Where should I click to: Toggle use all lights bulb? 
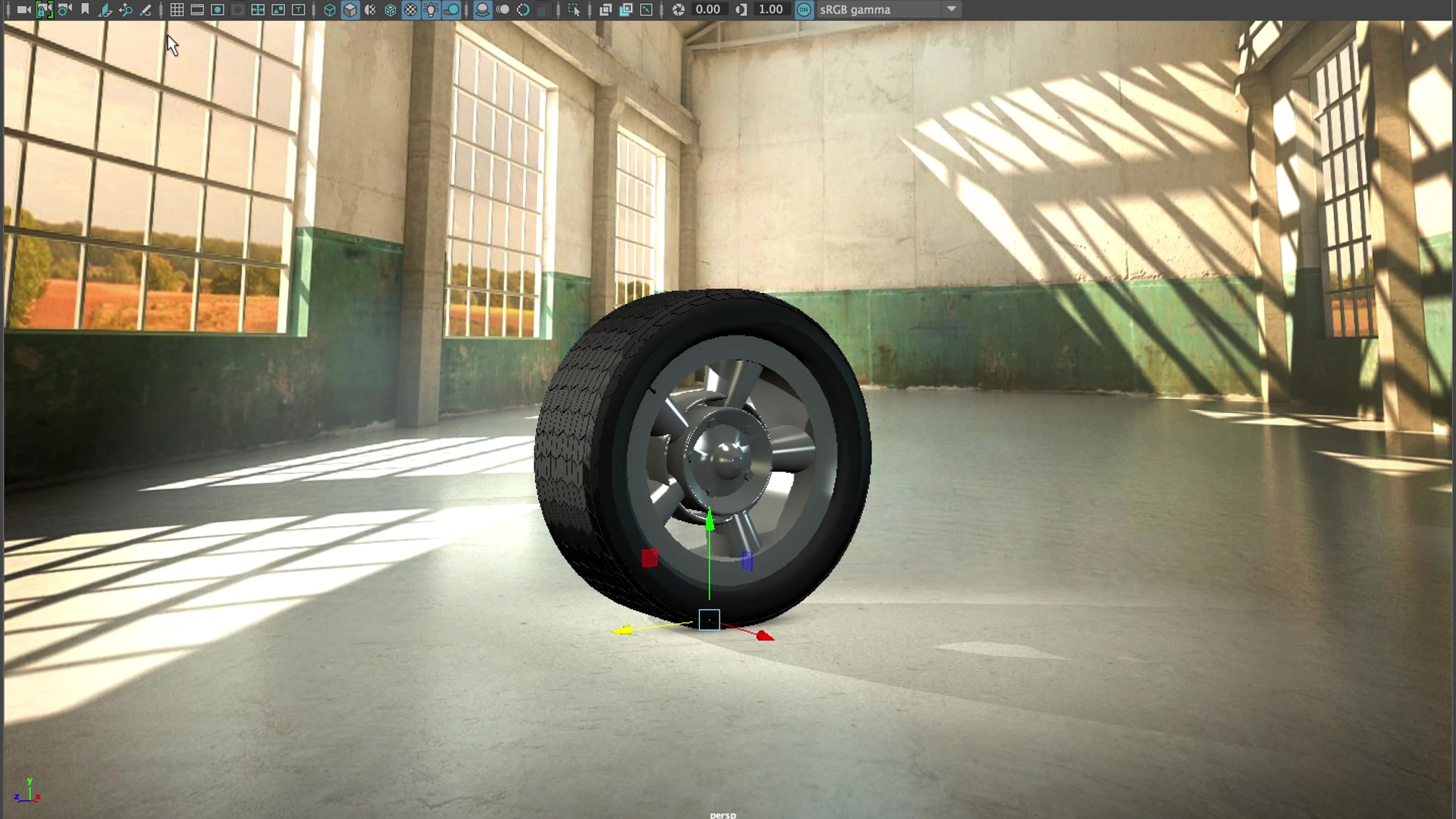pos(431,9)
